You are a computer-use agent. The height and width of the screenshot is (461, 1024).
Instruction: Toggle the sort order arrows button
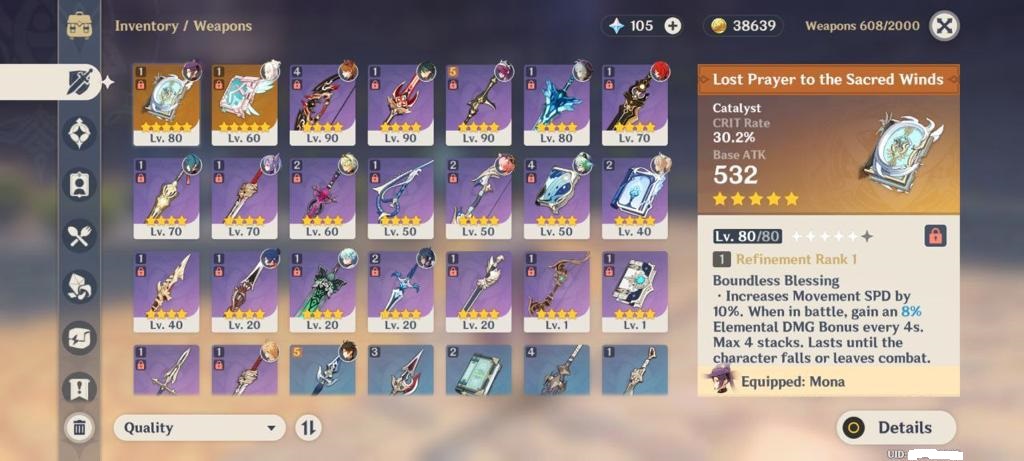pyautogui.click(x=308, y=428)
